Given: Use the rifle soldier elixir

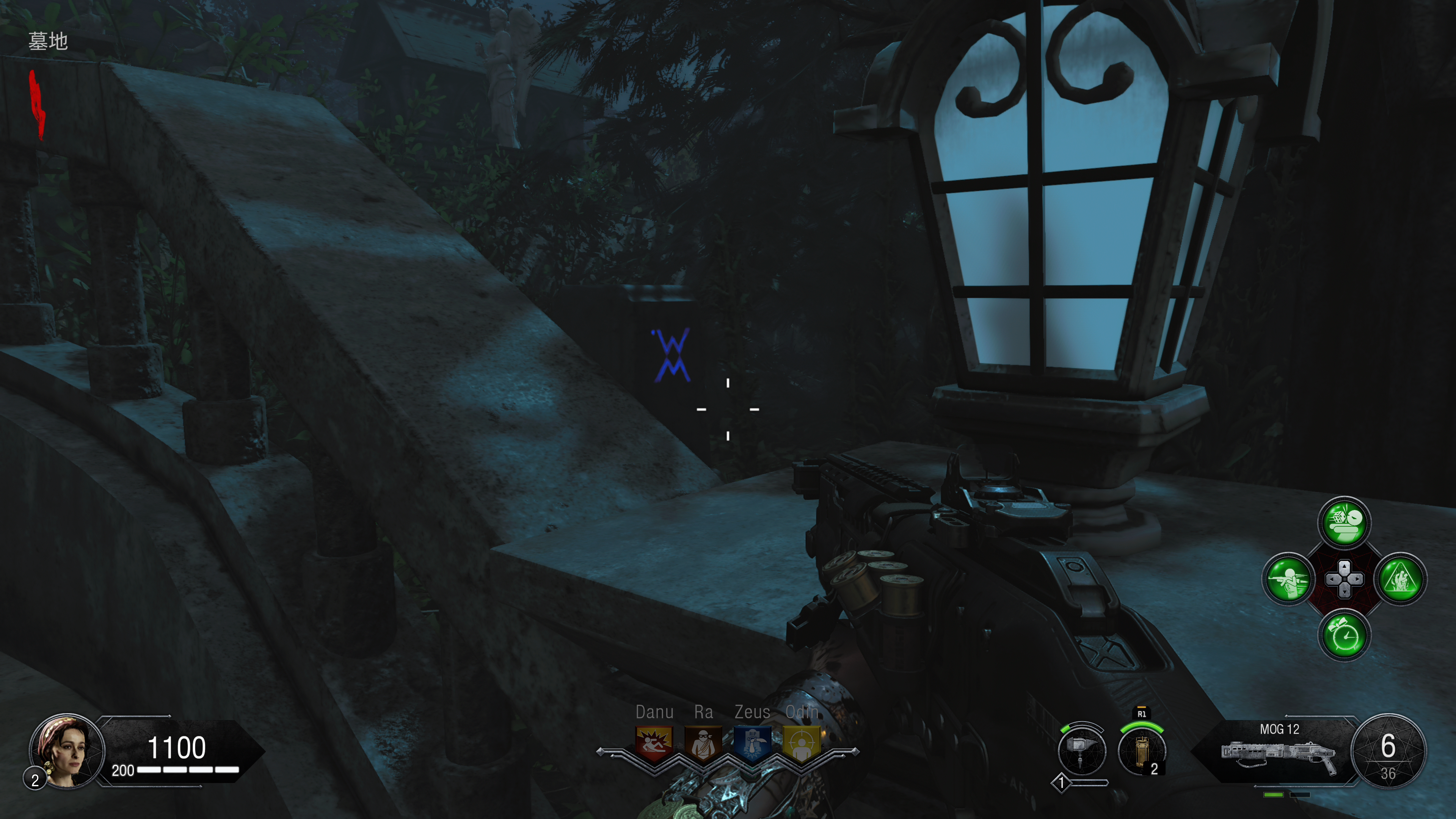Looking at the screenshot, I should click(1288, 579).
